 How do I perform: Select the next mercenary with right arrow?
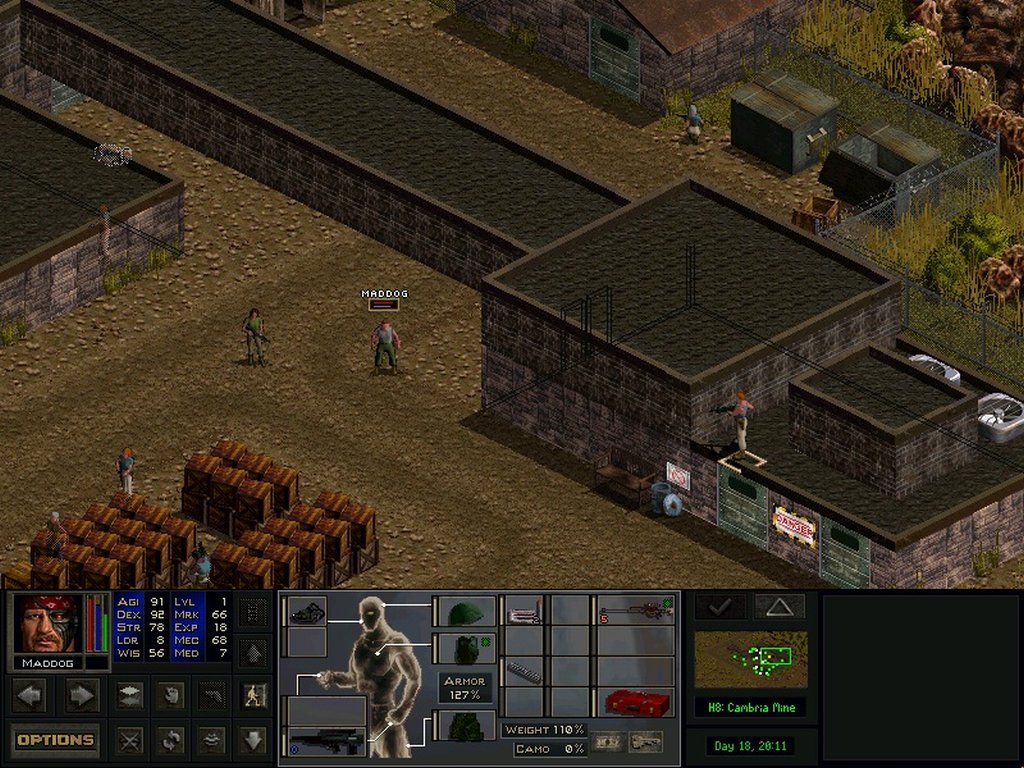point(81,694)
